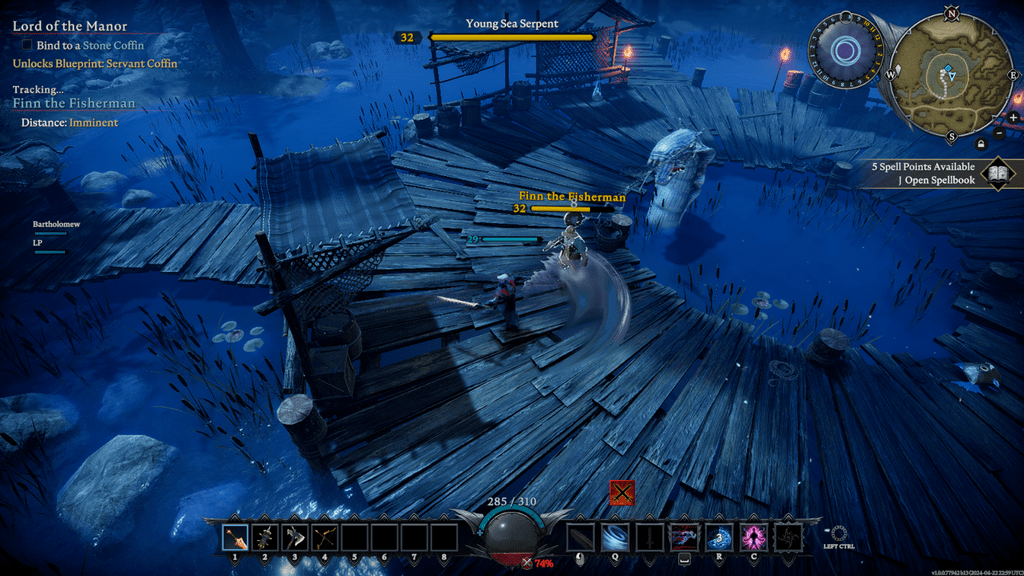Zoom out the minimap with minus button
Screen dimensions: 1024x576
point(1000,133)
